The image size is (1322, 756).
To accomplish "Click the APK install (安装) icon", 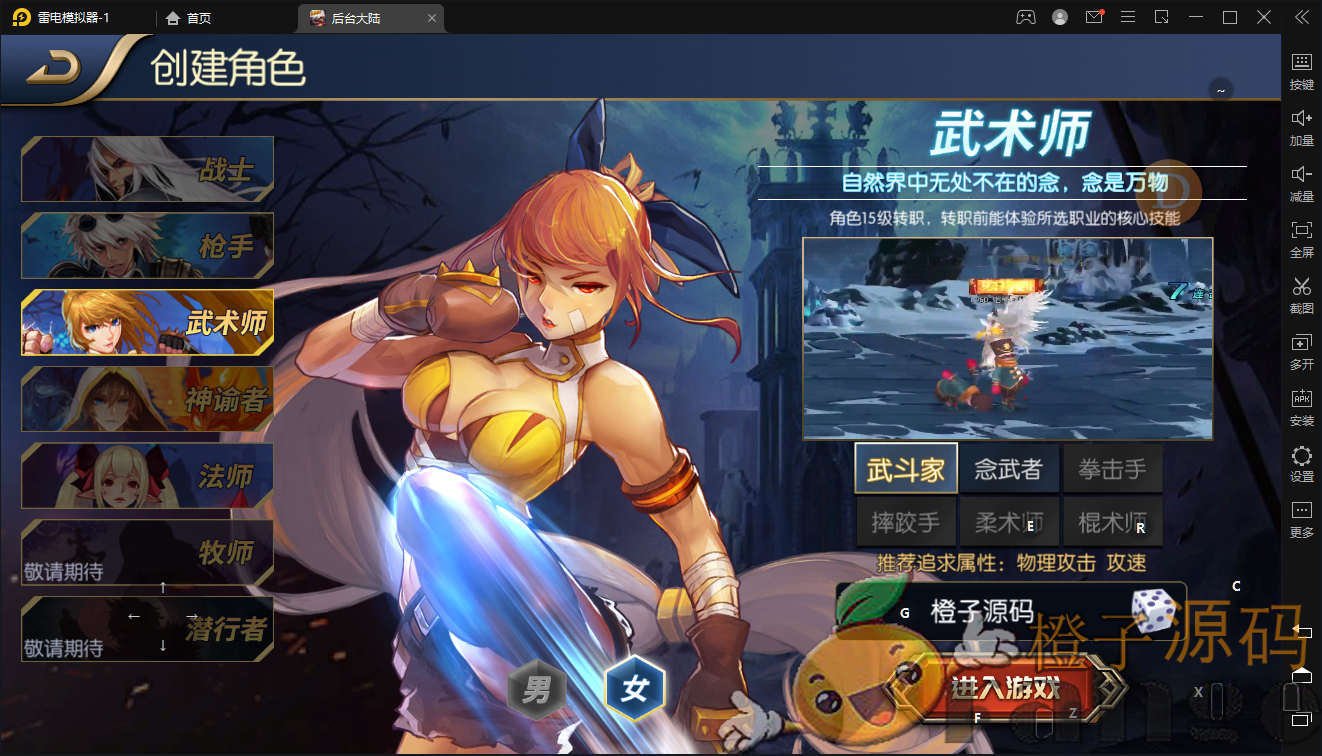I will [1301, 398].
